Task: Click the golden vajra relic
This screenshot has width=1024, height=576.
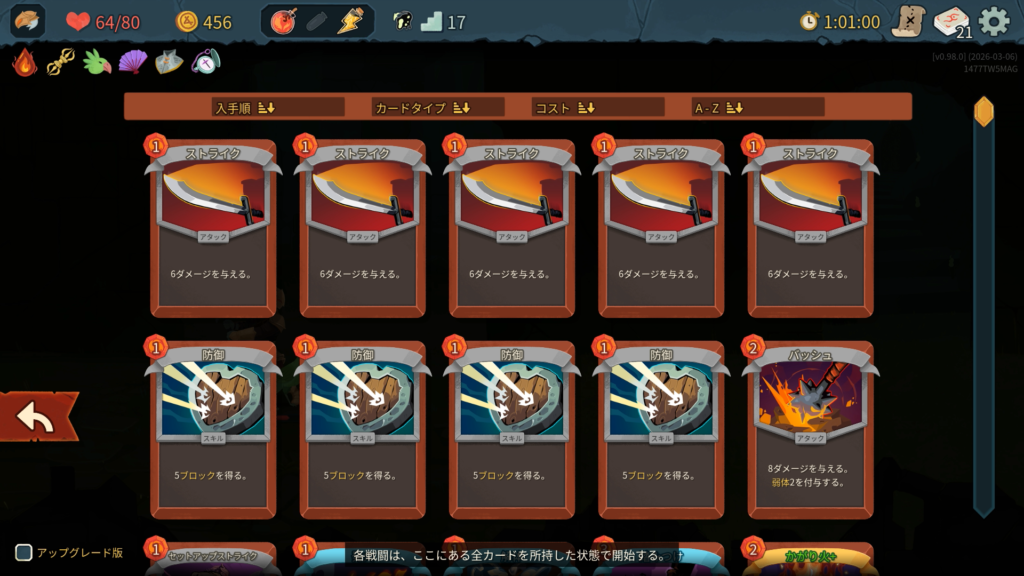Action: (61, 62)
